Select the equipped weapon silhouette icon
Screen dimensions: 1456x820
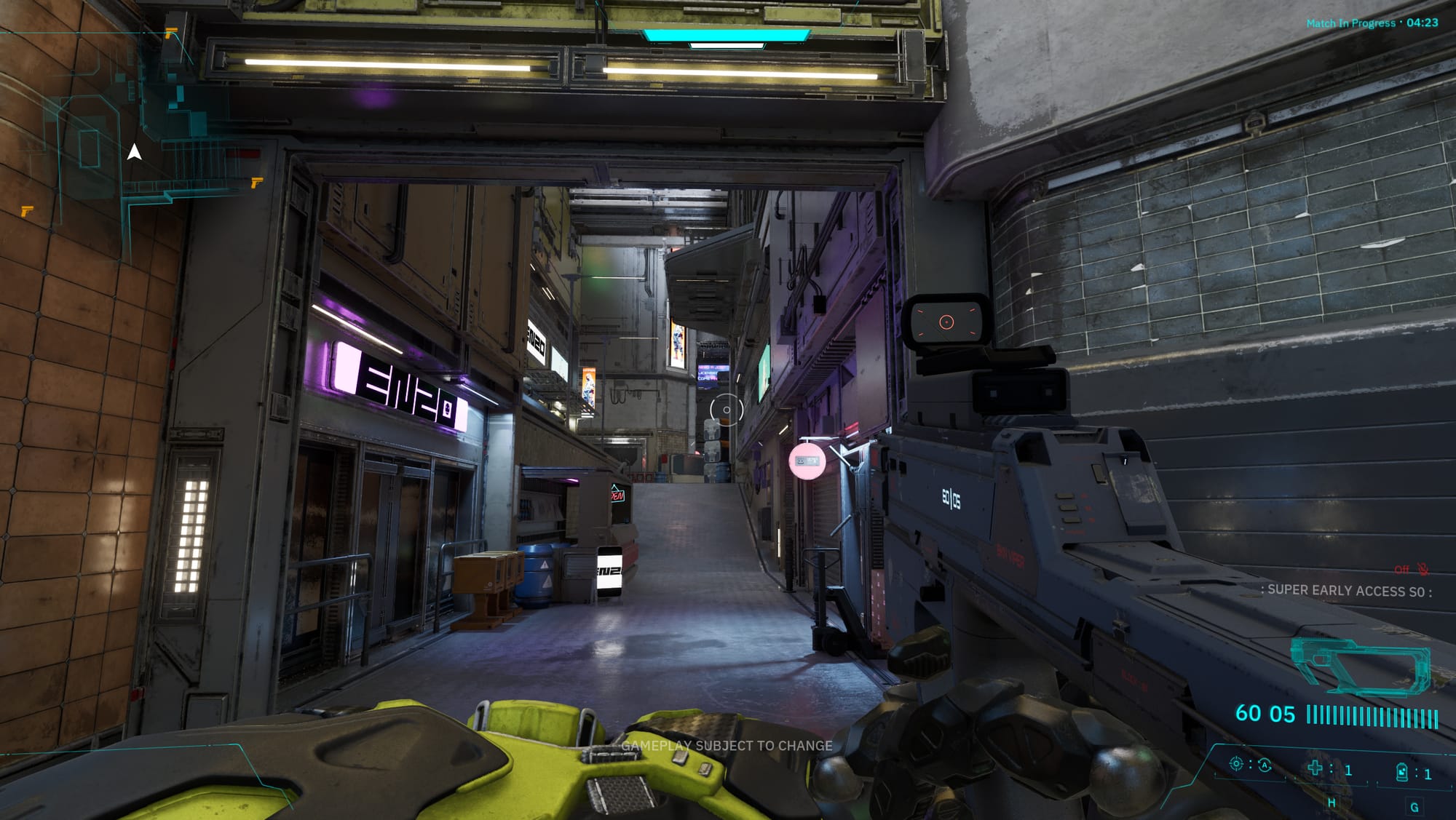tap(1360, 665)
